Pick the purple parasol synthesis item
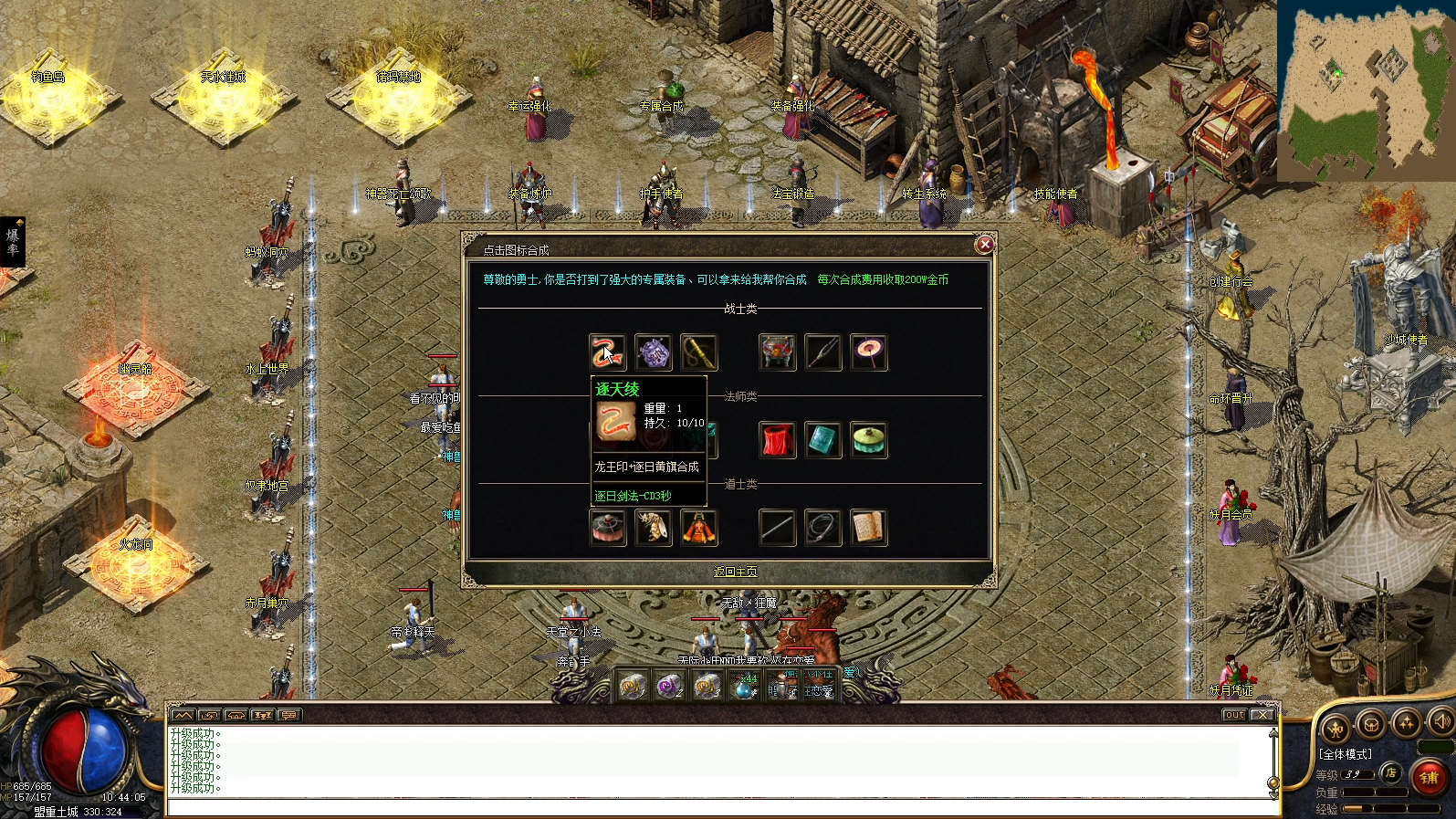The image size is (1456, 819). (868, 352)
